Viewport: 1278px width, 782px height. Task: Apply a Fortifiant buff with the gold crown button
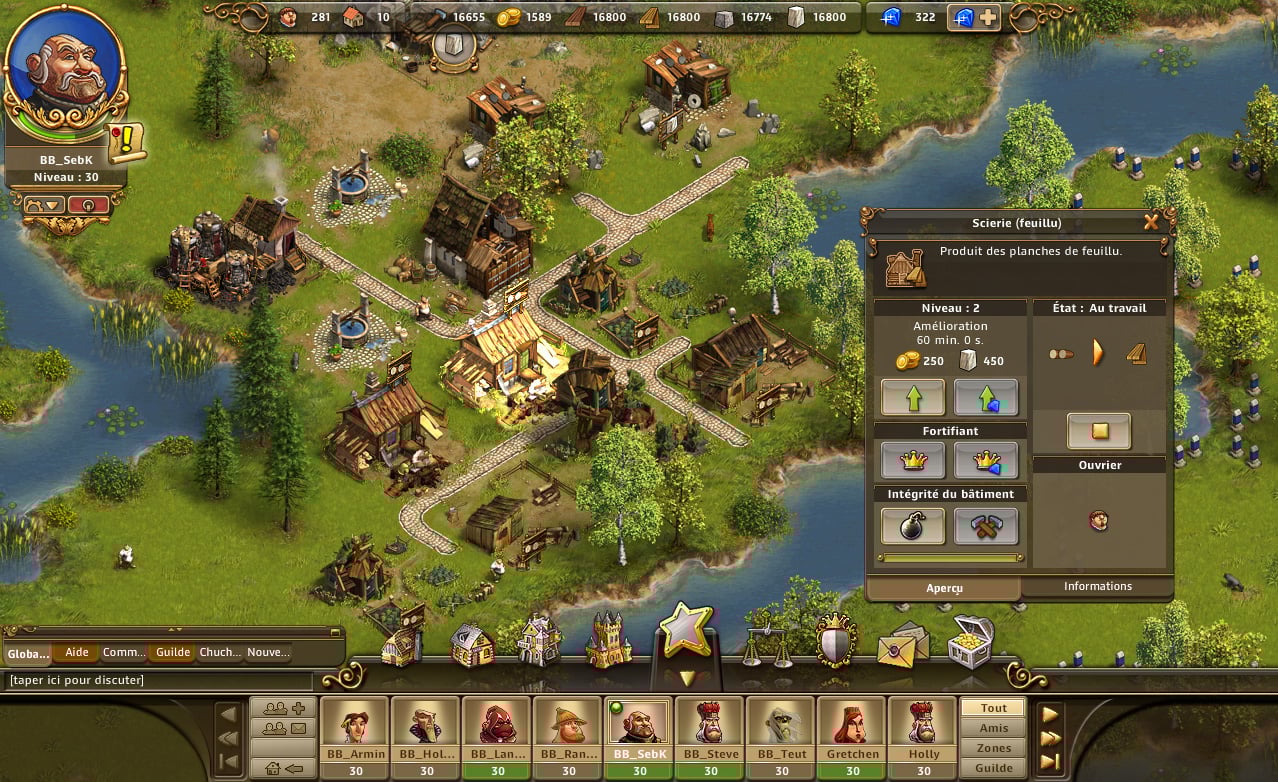[x=912, y=460]
